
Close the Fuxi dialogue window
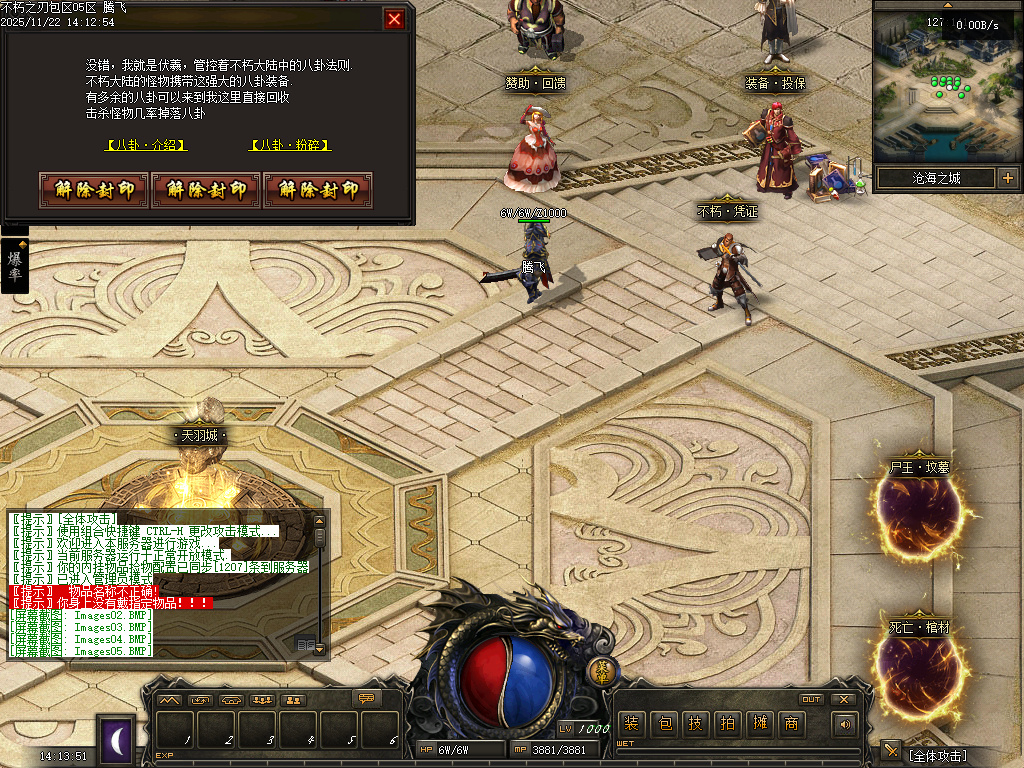(394, 19)
